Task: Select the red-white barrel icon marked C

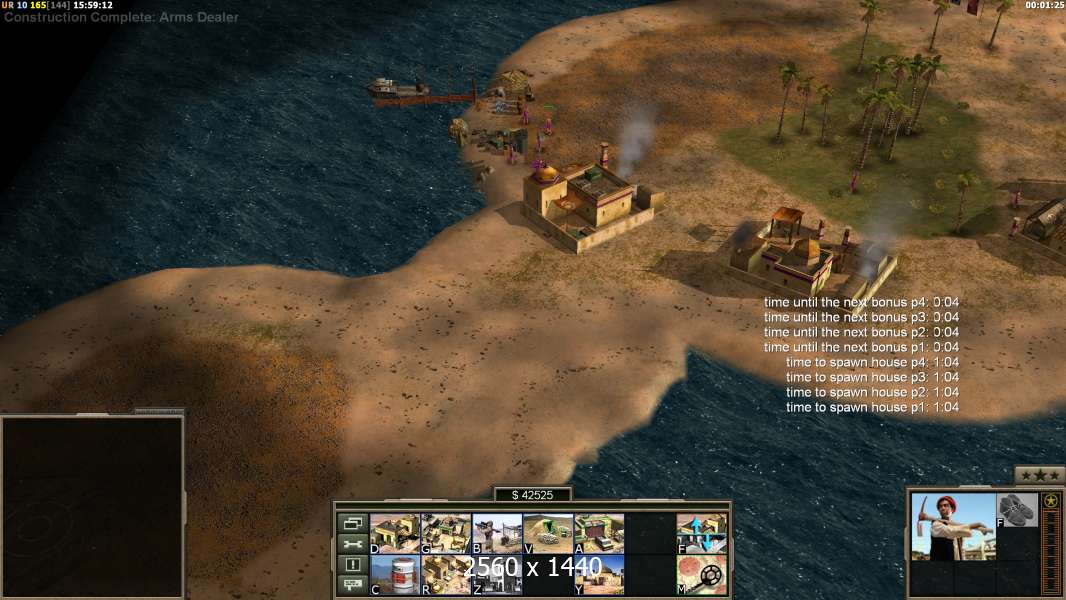Action: point(395,575)
